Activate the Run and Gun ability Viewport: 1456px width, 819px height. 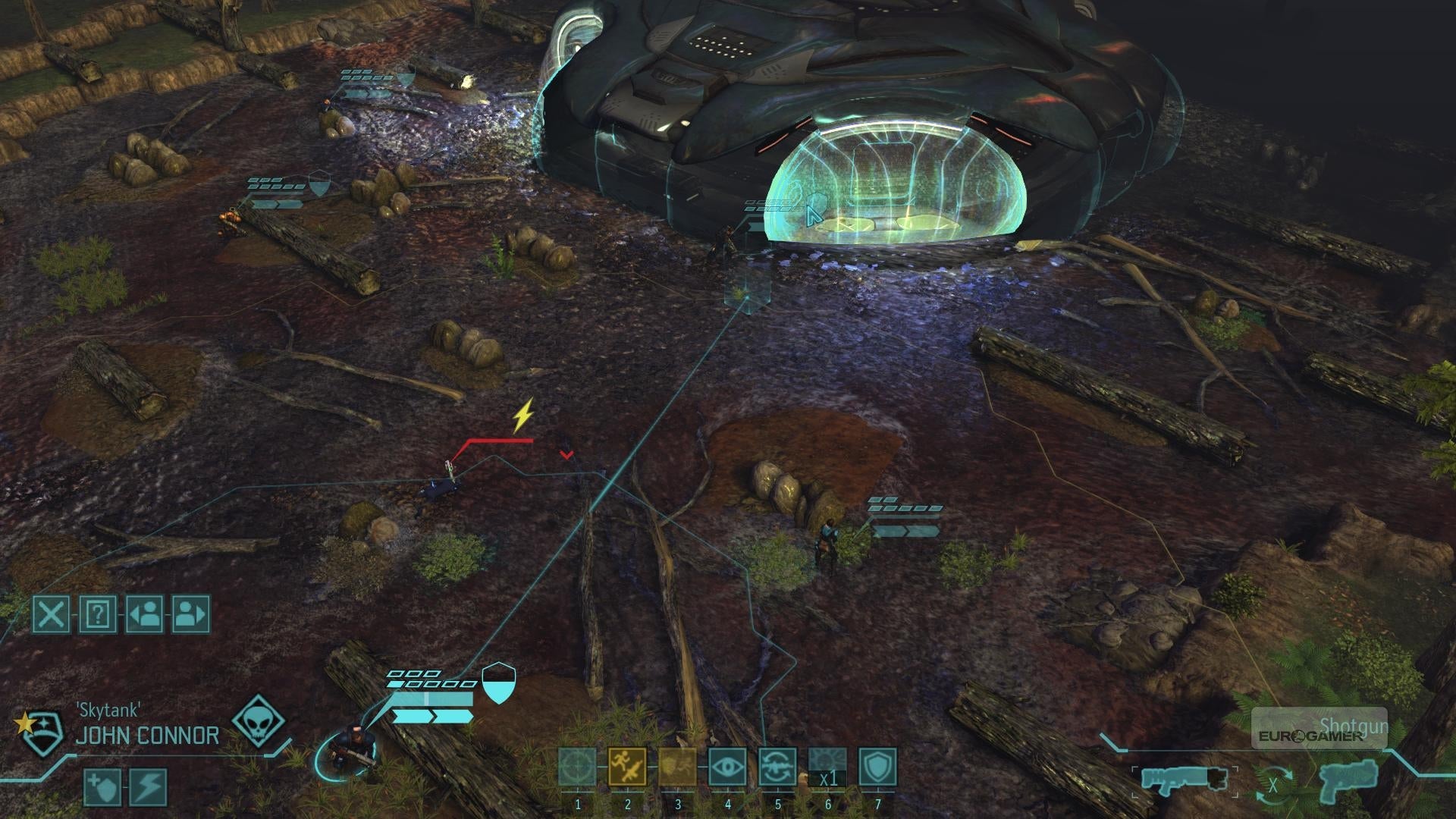point(627,767)
